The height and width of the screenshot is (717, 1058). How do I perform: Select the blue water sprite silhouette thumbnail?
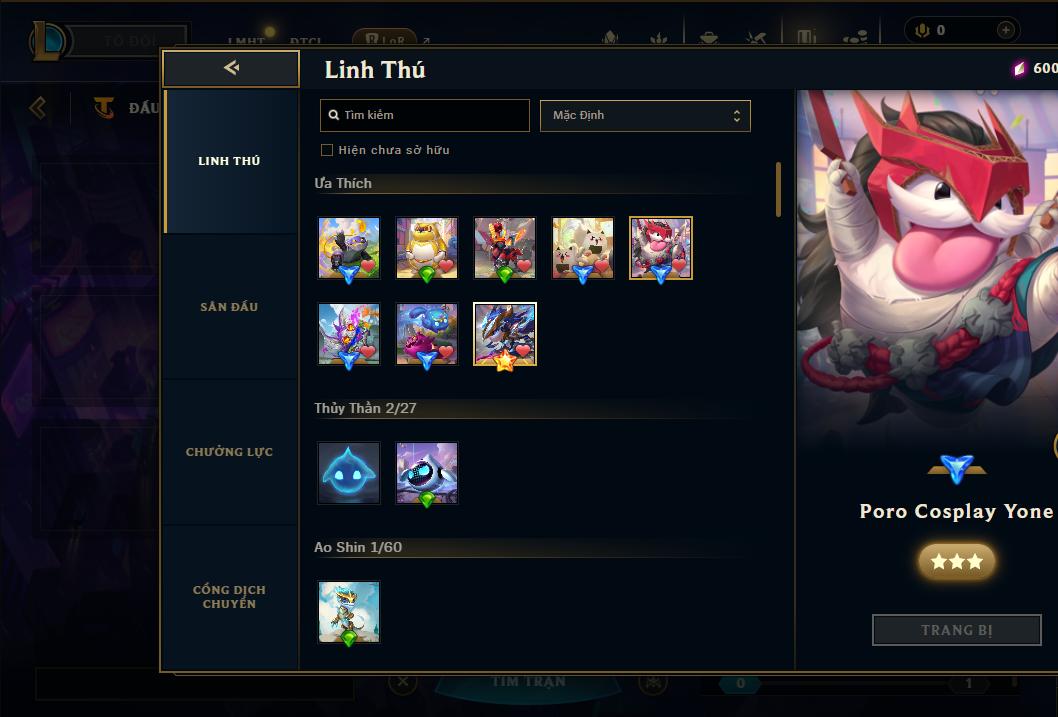[349, 473]
